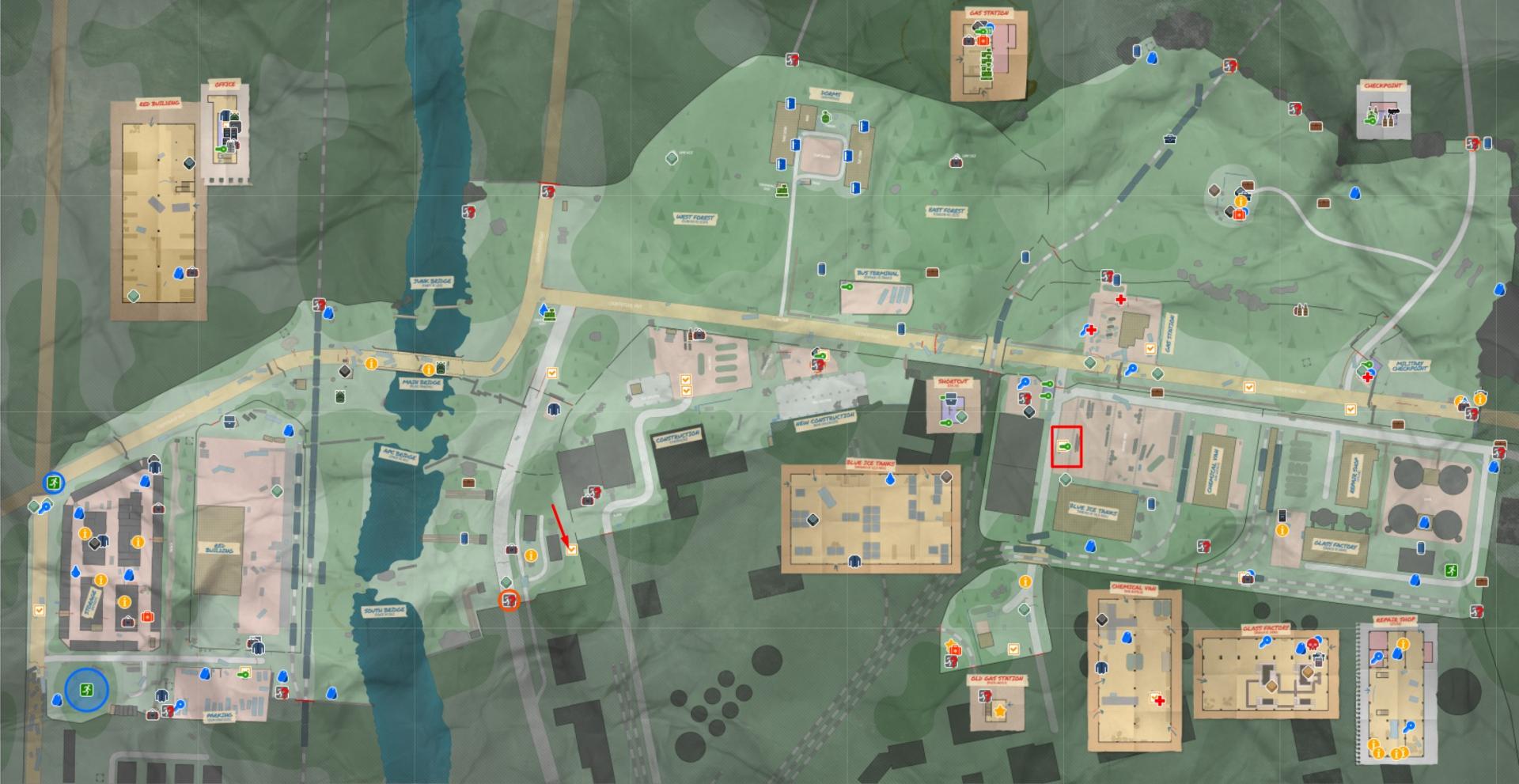Click the red first-aid cross inside the Chemical Van building
The height and width of the screenshot is (784, 1519).
pyautogui.click(x=1160, y=701)
